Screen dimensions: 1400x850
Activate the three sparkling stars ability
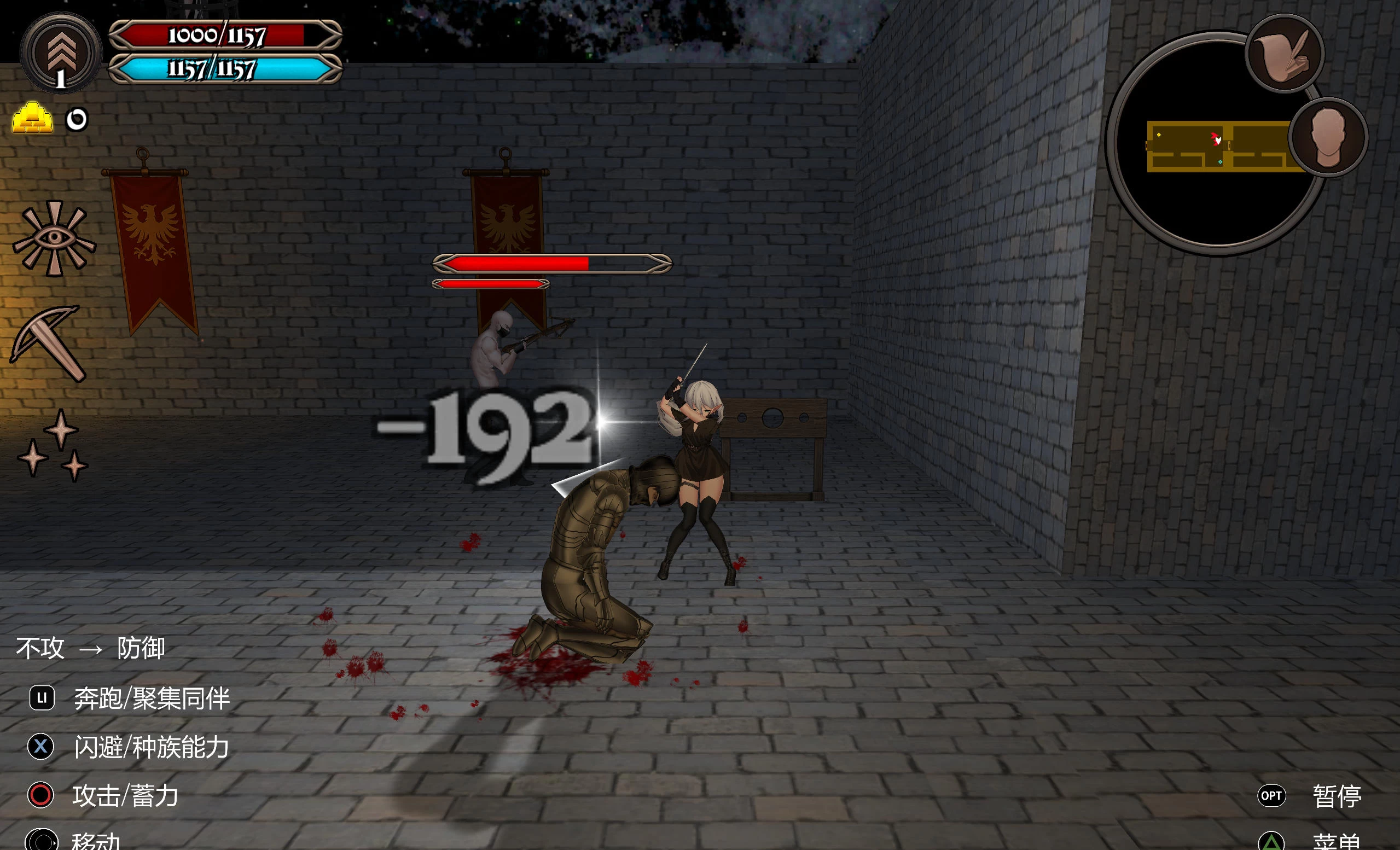54,446
